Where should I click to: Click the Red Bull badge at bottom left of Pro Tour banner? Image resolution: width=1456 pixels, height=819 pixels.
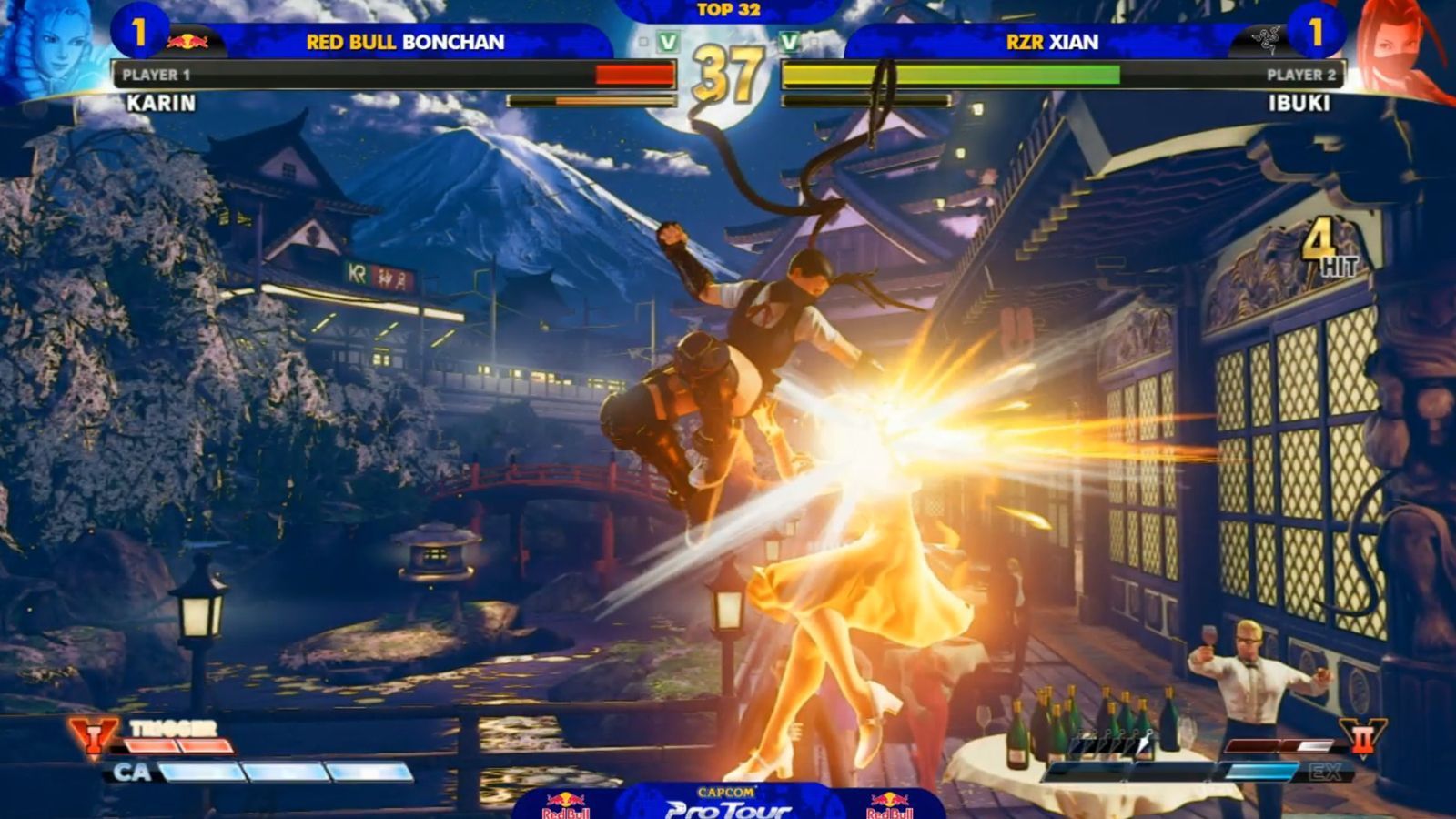[567, 804]
